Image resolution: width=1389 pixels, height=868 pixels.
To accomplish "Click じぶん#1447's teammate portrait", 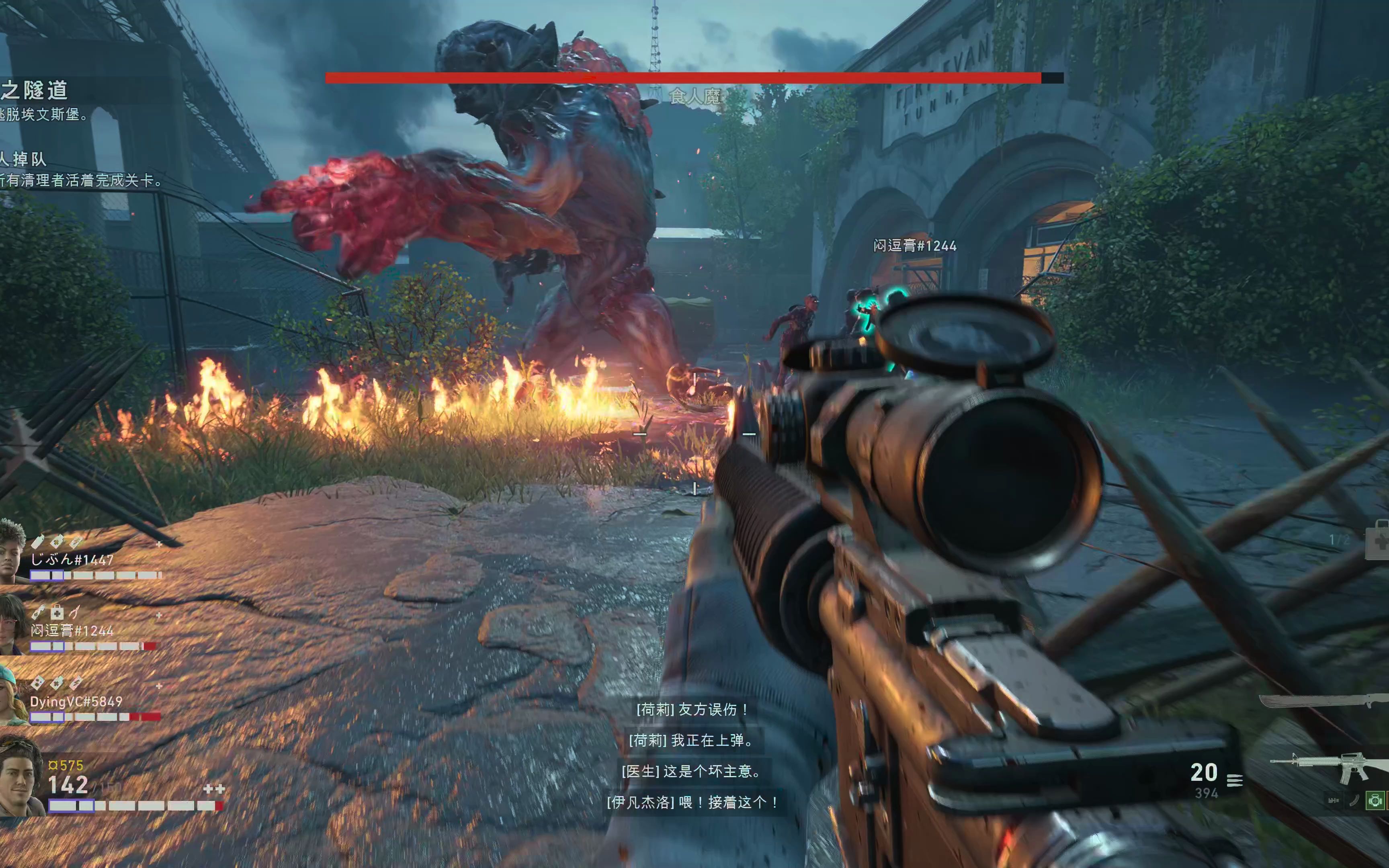I will point(12,551).
